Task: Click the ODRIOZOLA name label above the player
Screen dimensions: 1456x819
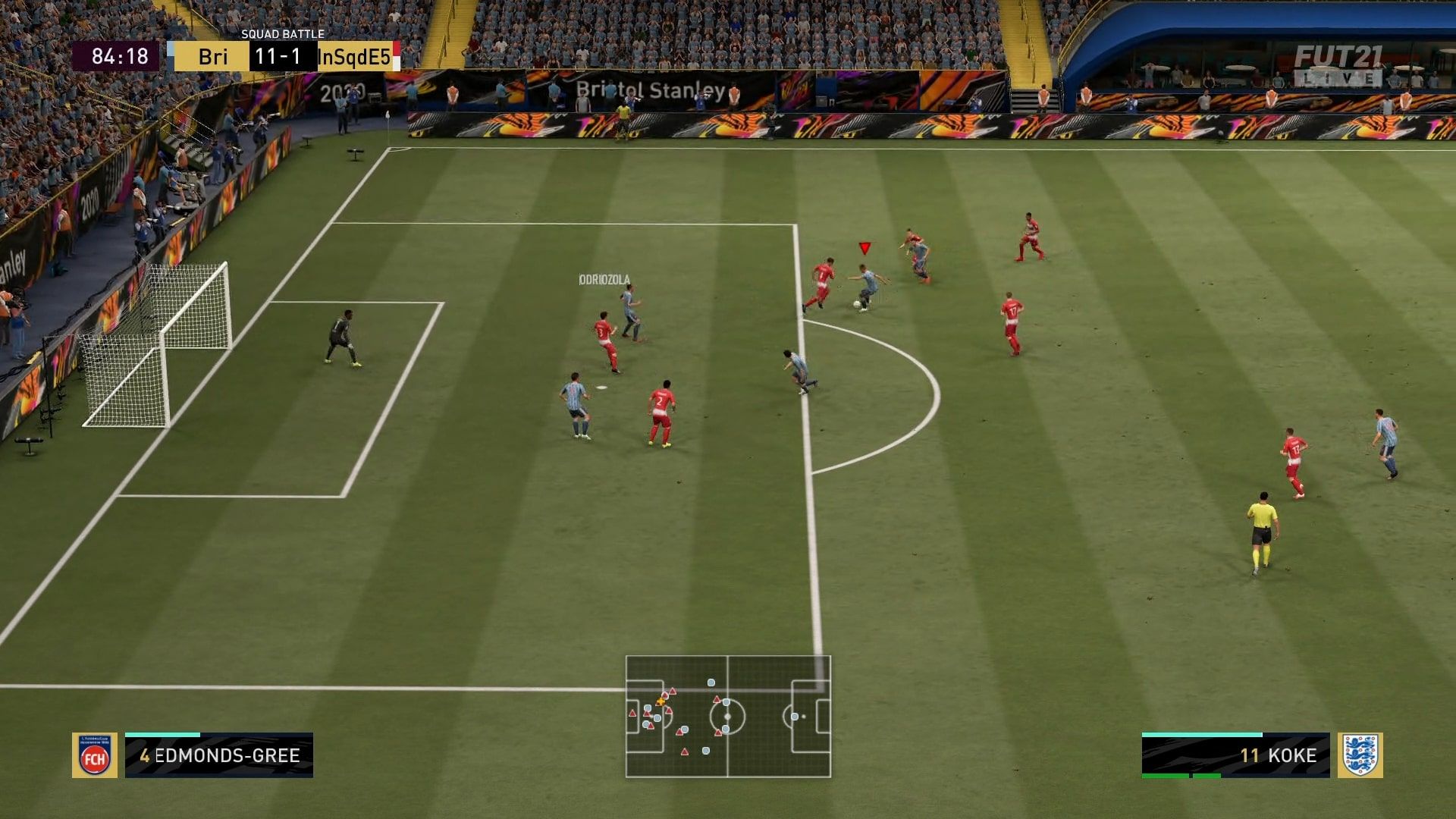Action: pyautogui.click(x=603, y=278)
